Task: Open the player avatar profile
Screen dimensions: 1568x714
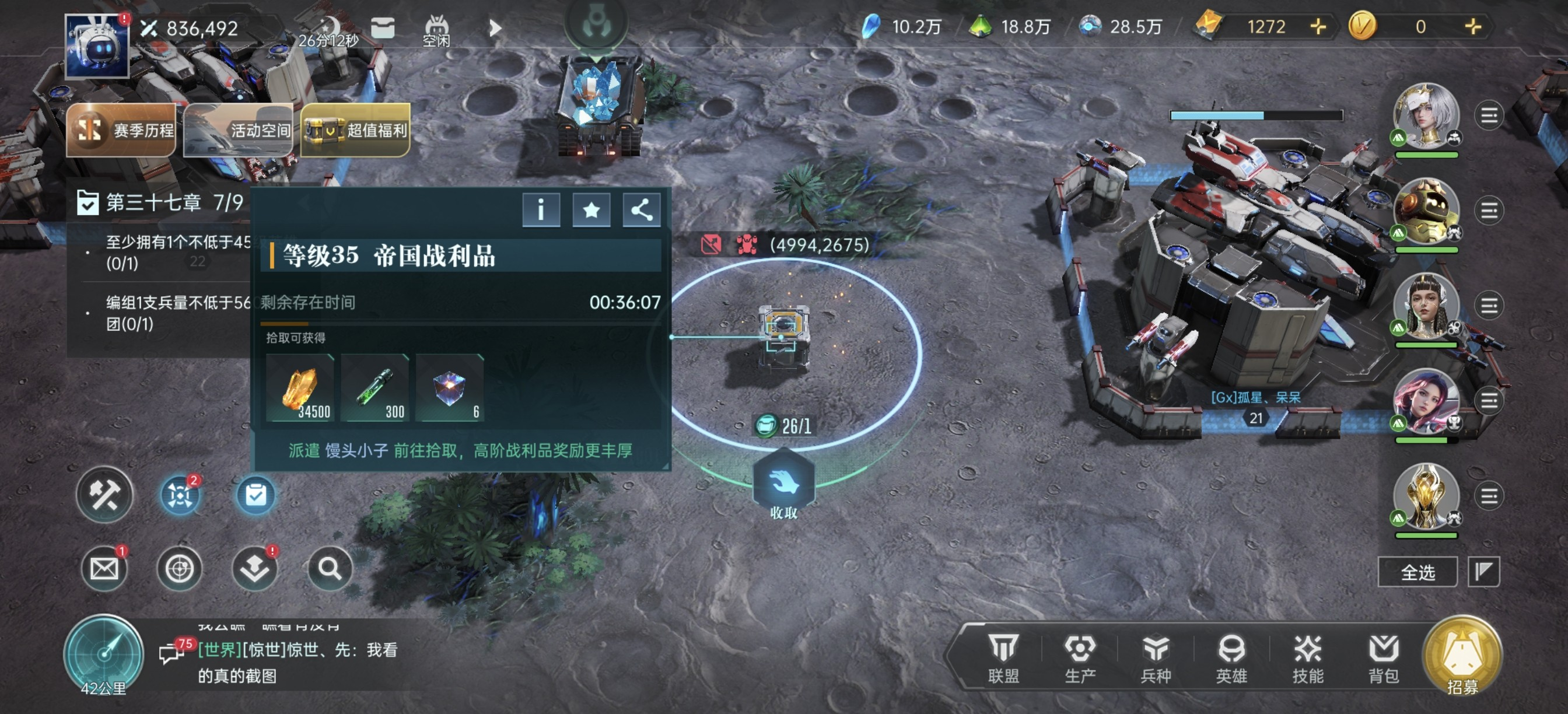Action: tap(97, 46)
